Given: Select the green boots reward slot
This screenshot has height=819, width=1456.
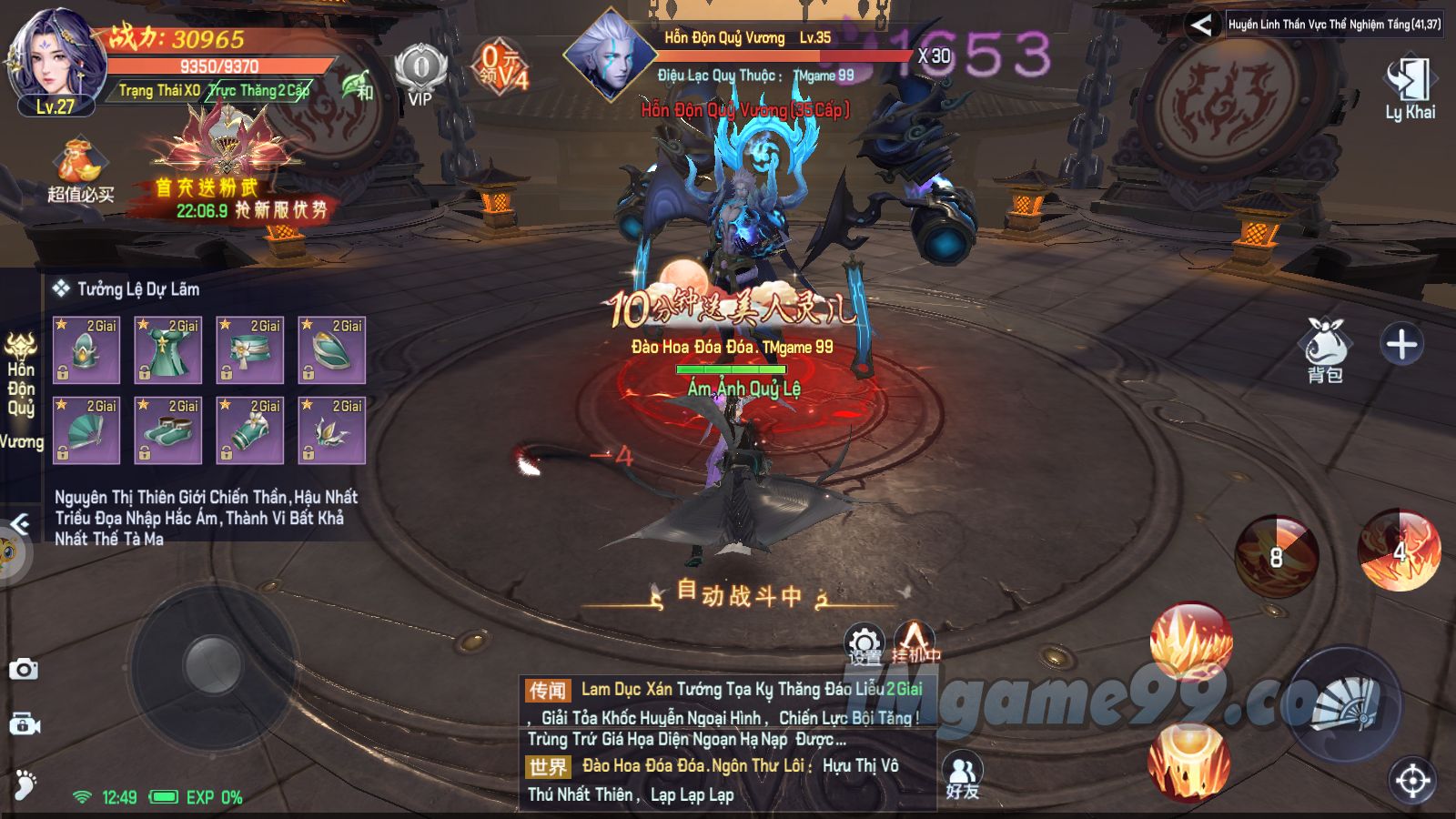Looking at the screenshot, I should tap(168, 430).
